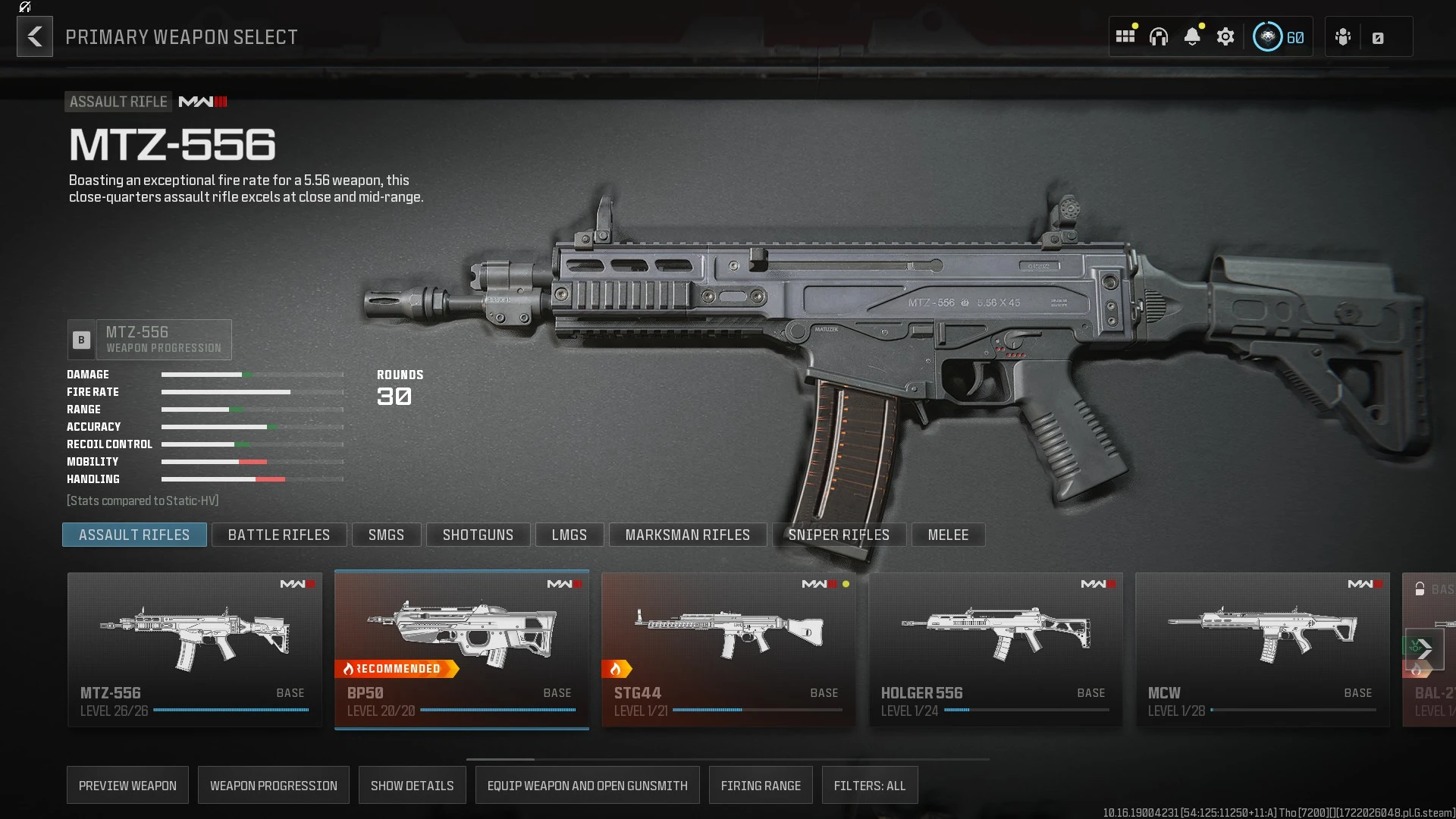This screenshot has width=1456, height=819.
Task: Switch to the SMGS tab
Action: tap(386, 535)
